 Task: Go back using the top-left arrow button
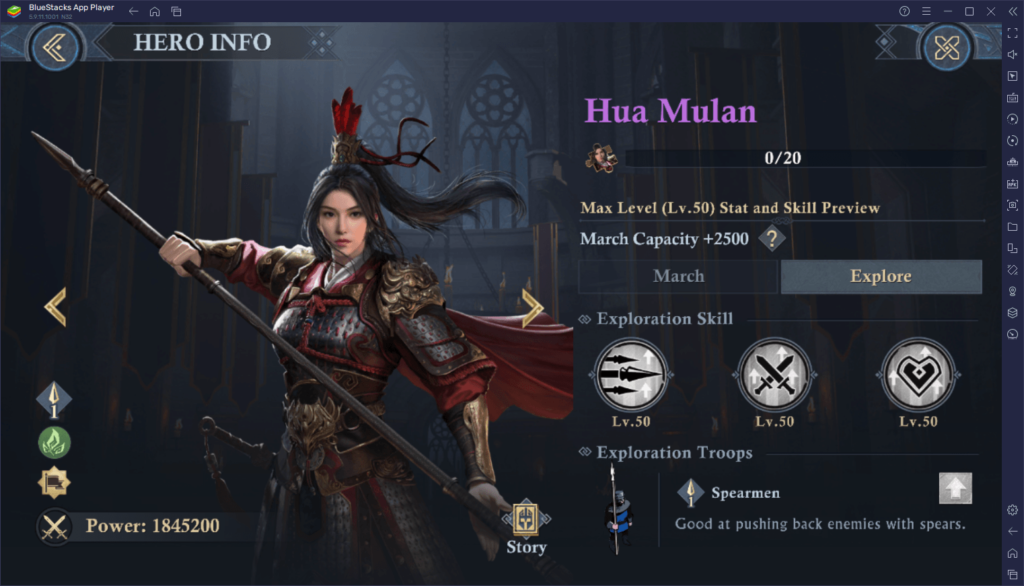(x=55, y=45)
